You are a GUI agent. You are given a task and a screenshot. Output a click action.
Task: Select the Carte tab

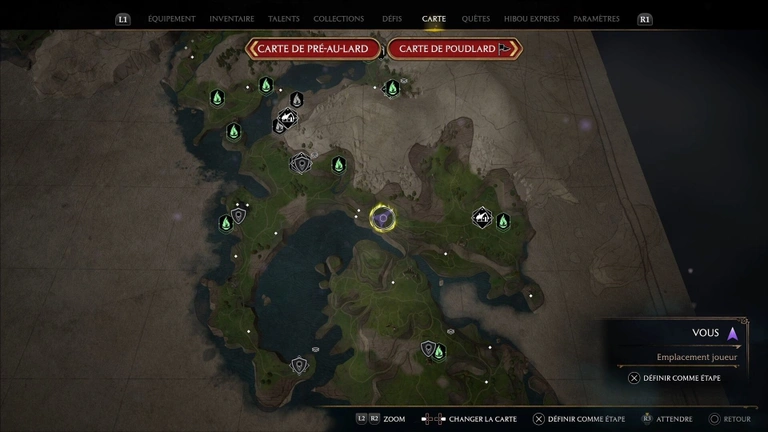pyautogui.click(x=434, y=19)
